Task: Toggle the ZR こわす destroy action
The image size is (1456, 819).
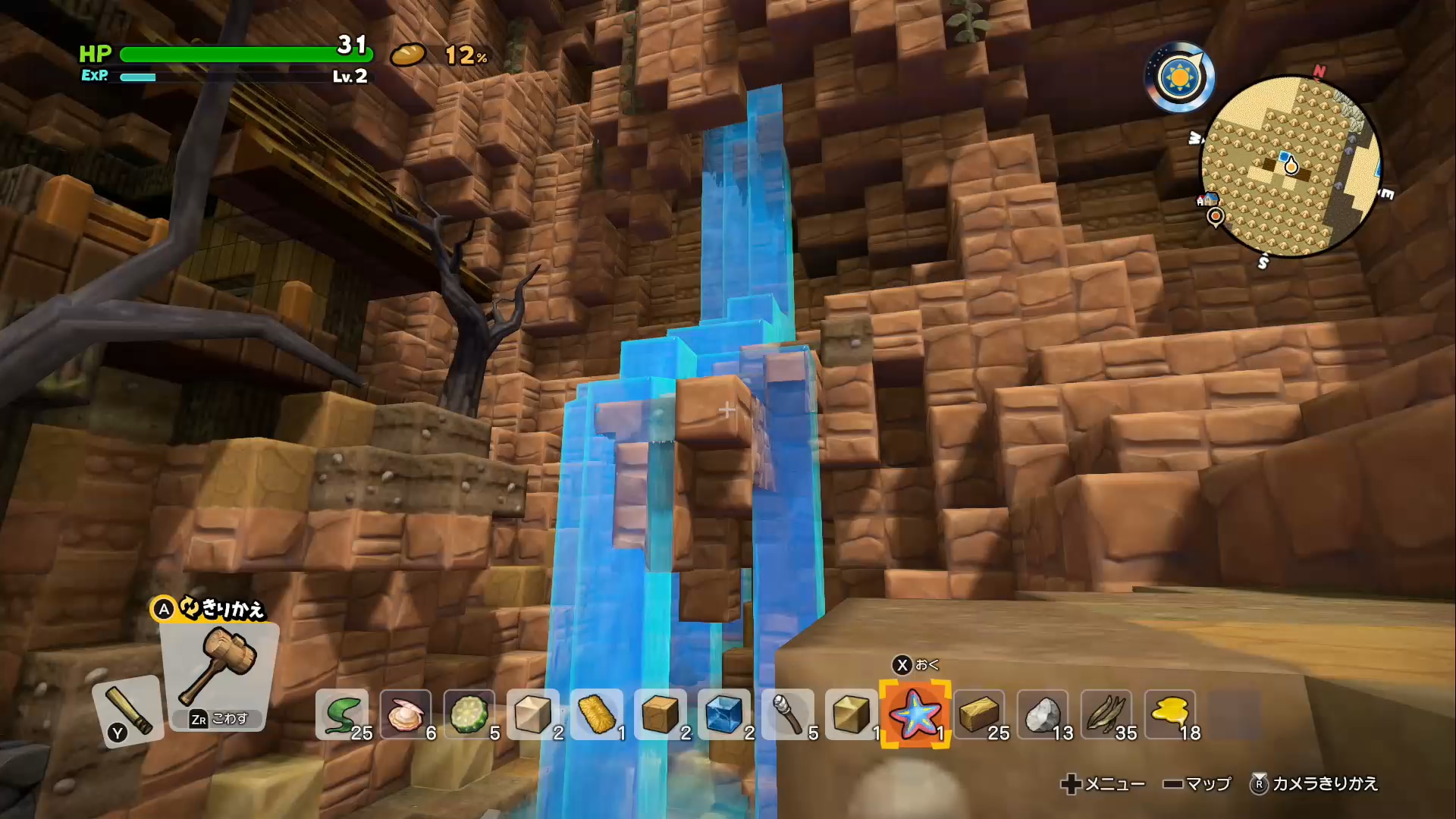Action: [x=220, y=719]
